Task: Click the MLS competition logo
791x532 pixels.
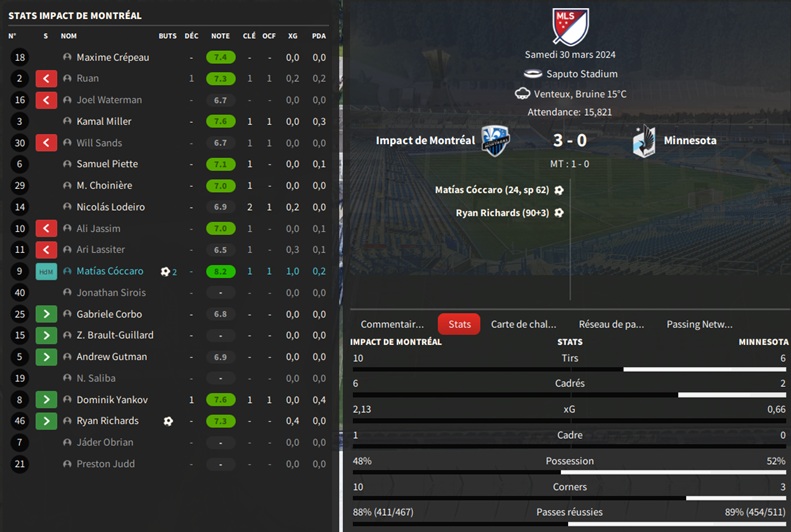Action: (x=571, y=26)
